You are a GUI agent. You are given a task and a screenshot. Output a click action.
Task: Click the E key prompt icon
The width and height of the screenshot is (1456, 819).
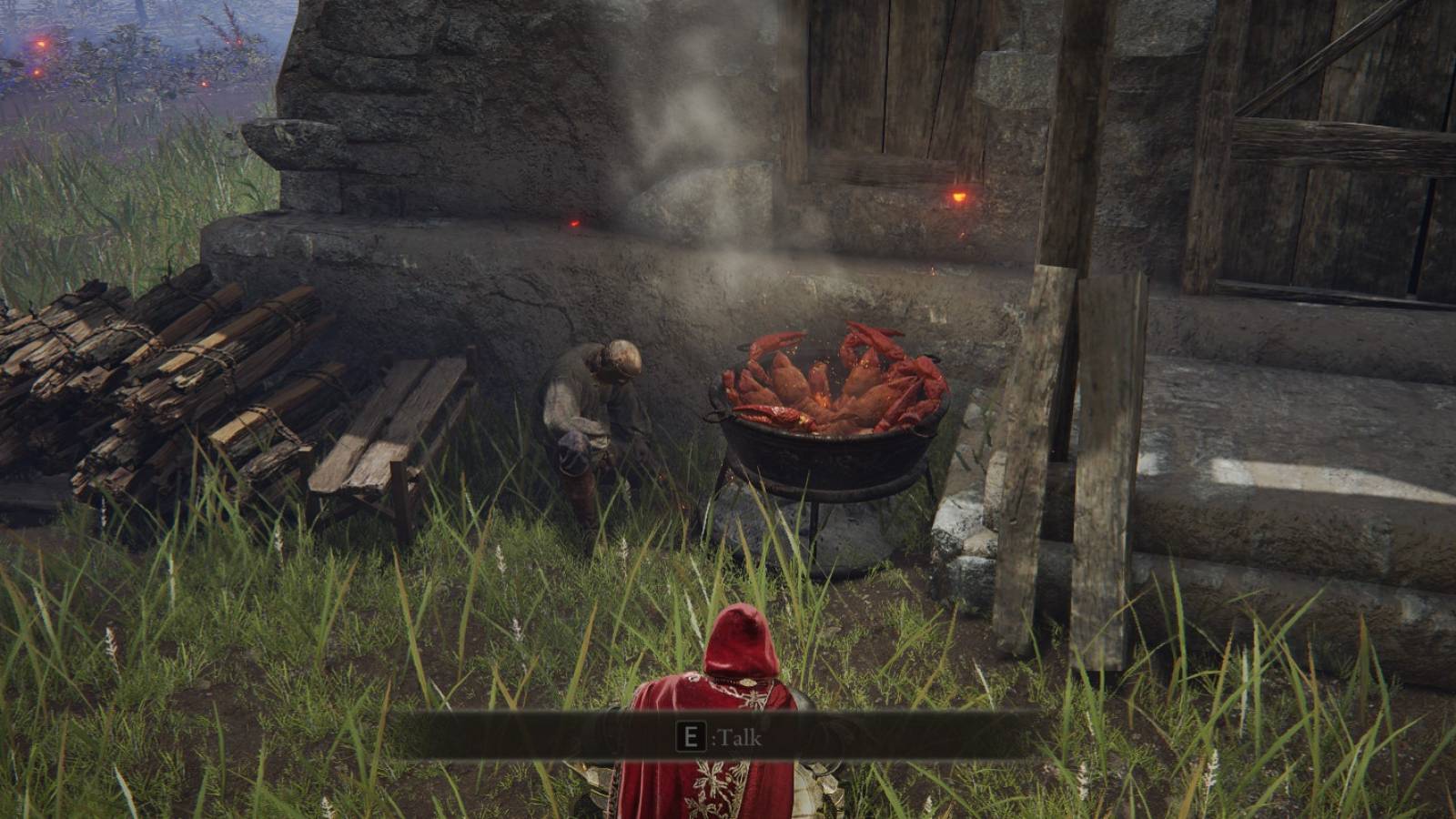click(693, 739)
